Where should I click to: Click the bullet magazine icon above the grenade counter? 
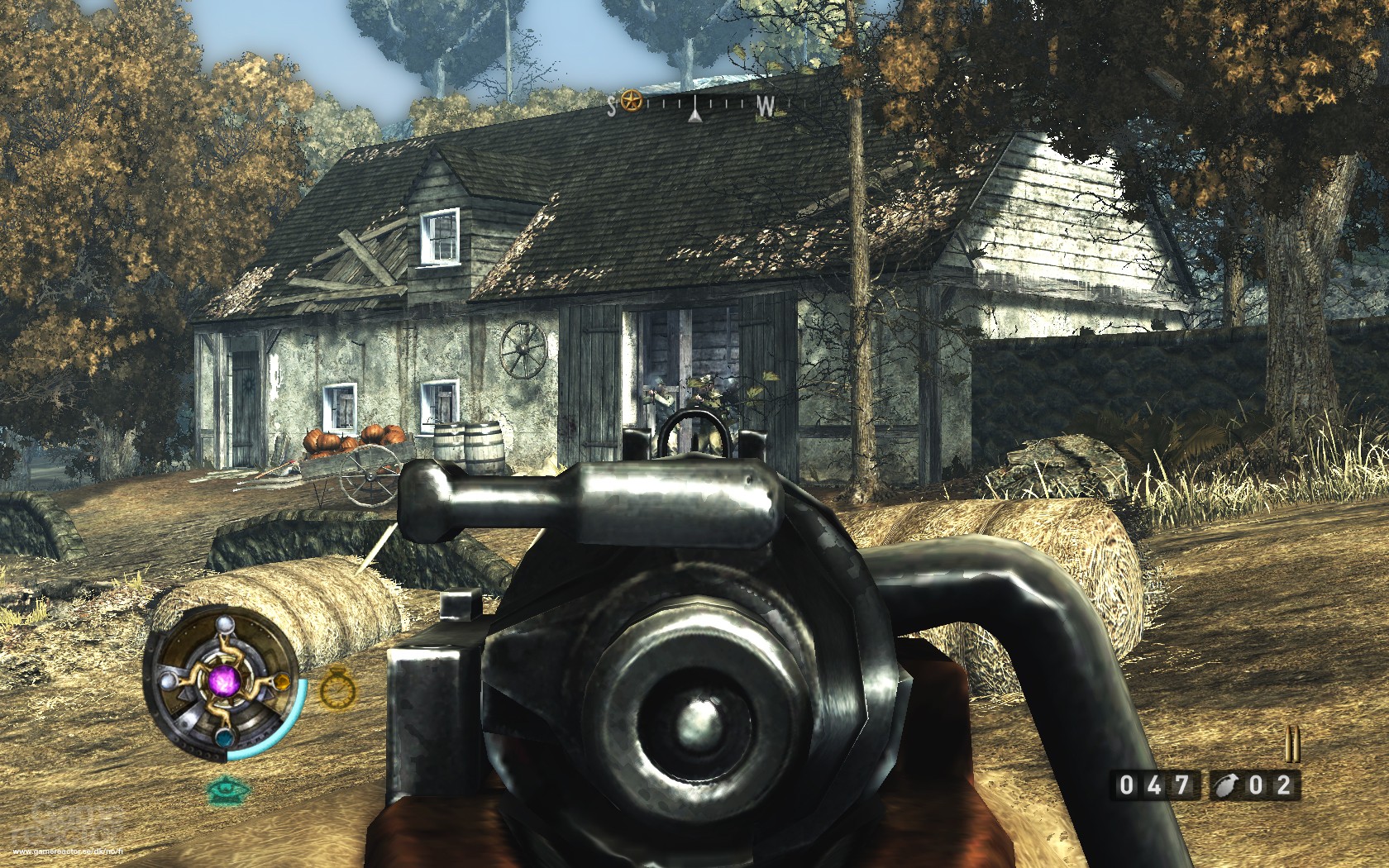(1292, 743)
